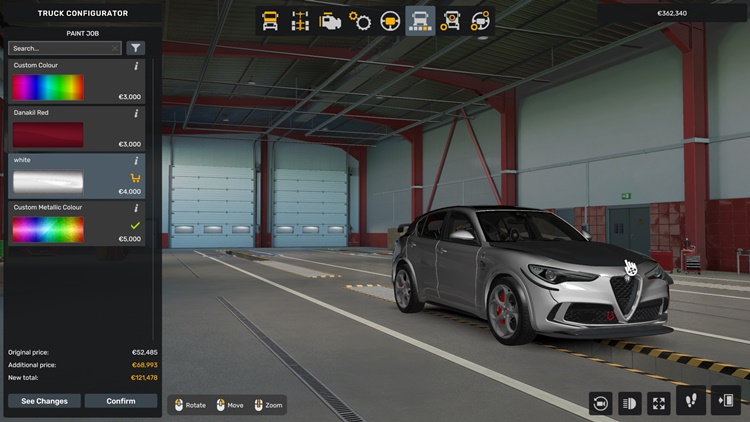Switch to the chassis category tab
750x422 pixels.
299,21
